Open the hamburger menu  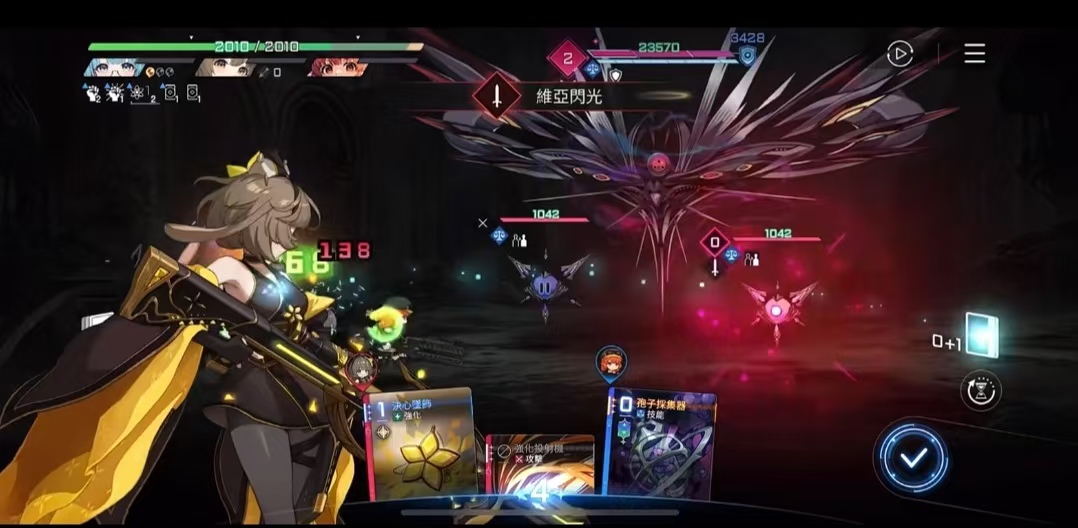pyautogui.click(x=974, y=54)
